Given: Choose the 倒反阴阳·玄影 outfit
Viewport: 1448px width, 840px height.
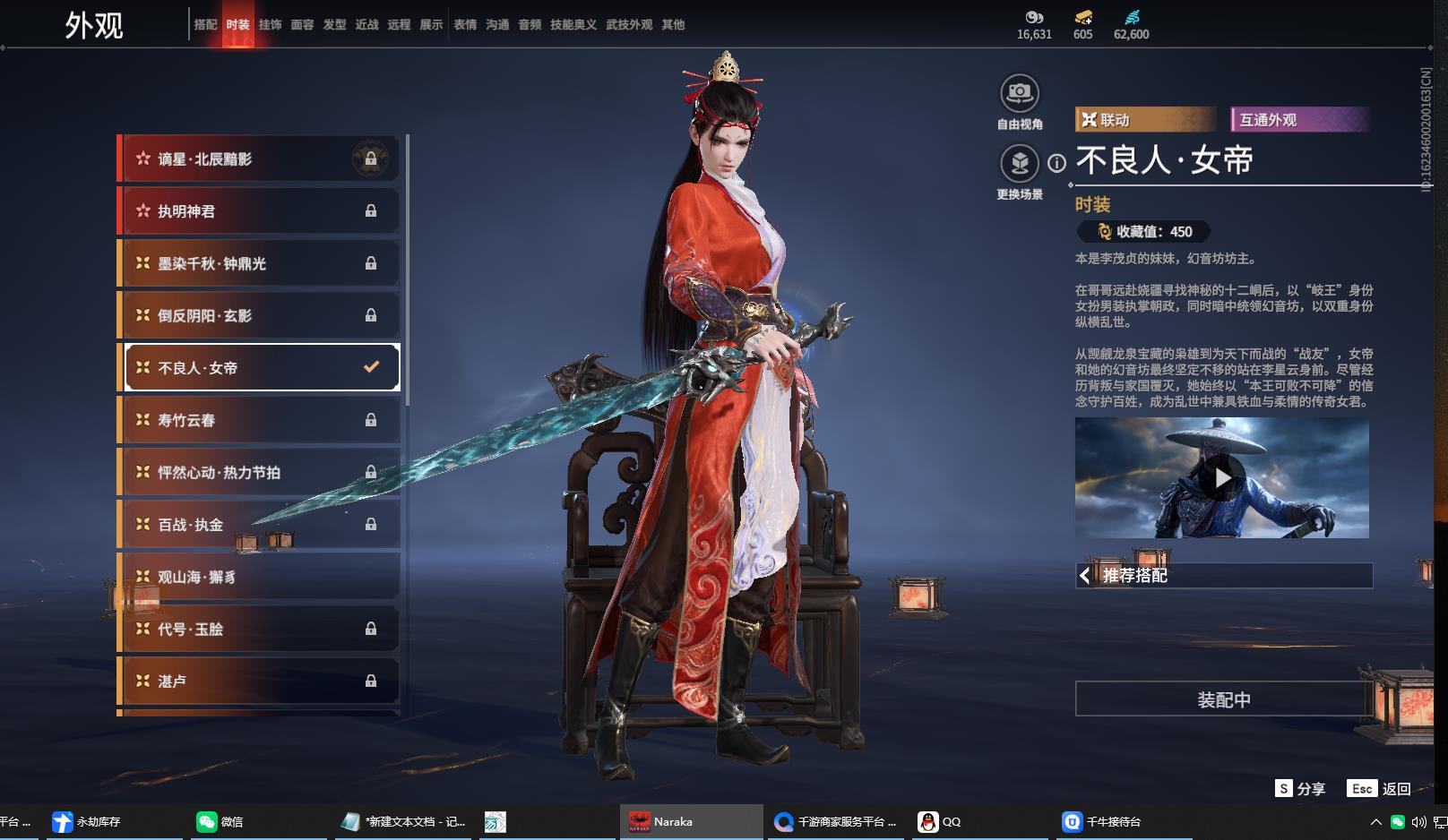Looking at the screenshot, I should (x=259, y=315).
